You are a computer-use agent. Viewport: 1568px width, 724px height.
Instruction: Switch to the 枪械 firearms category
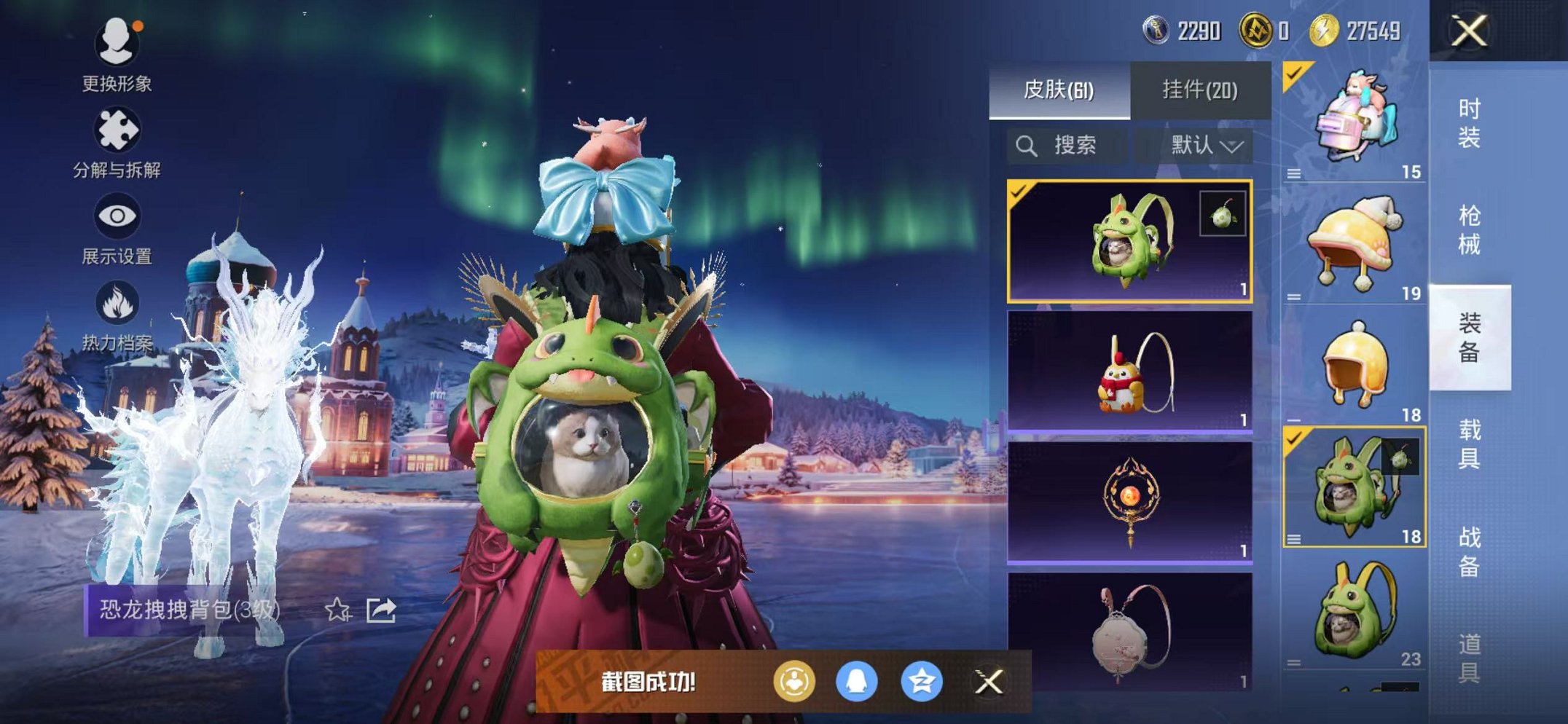coord(1469,229)
